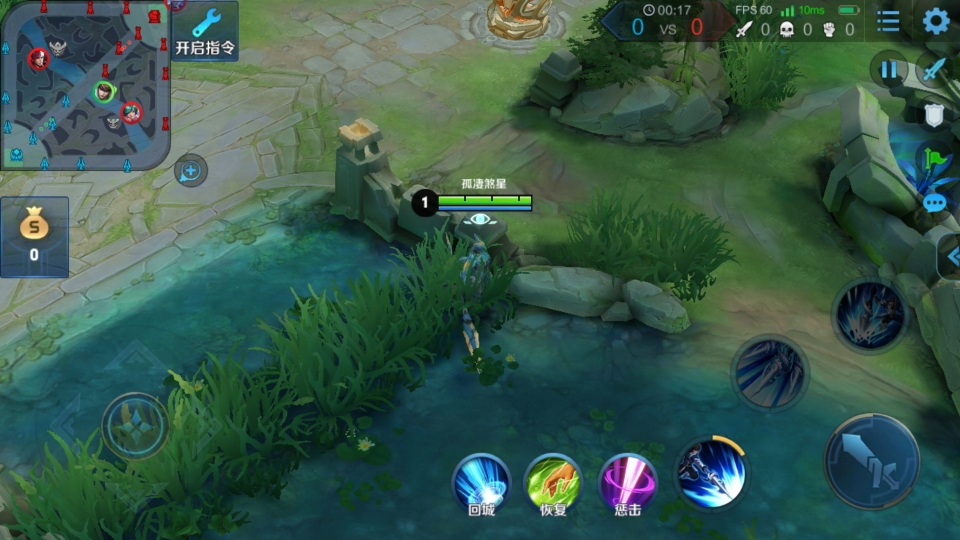Send the green flag signal
The image size is (960, 540).
click(935, 158)
